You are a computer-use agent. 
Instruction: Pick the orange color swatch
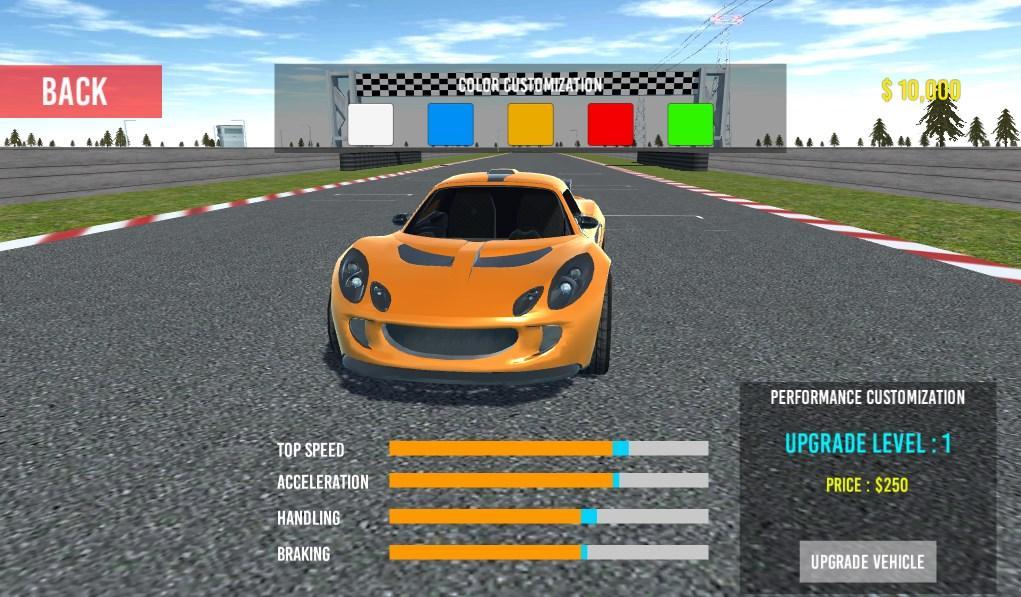point(530,124)
